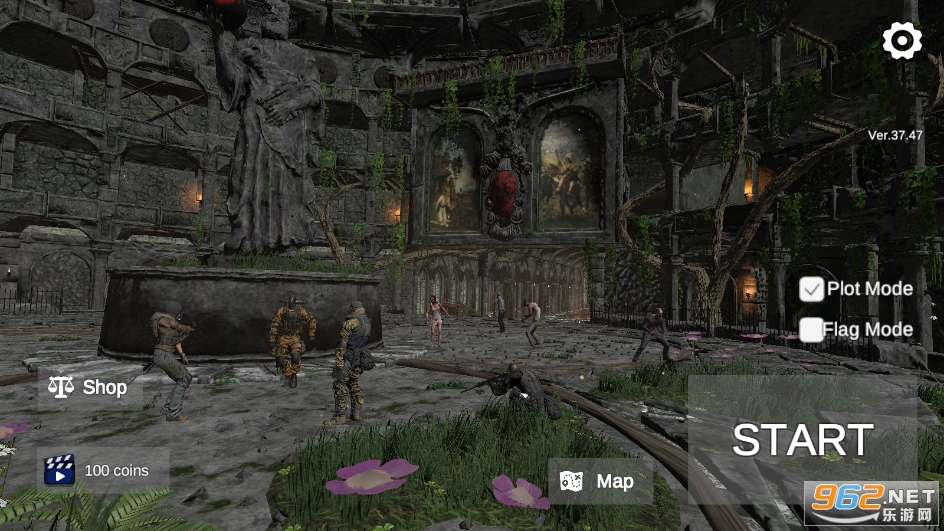Open settings with the gear icon
The height and width of the screenshot is (531, 944).
click(x=902, y=41)
